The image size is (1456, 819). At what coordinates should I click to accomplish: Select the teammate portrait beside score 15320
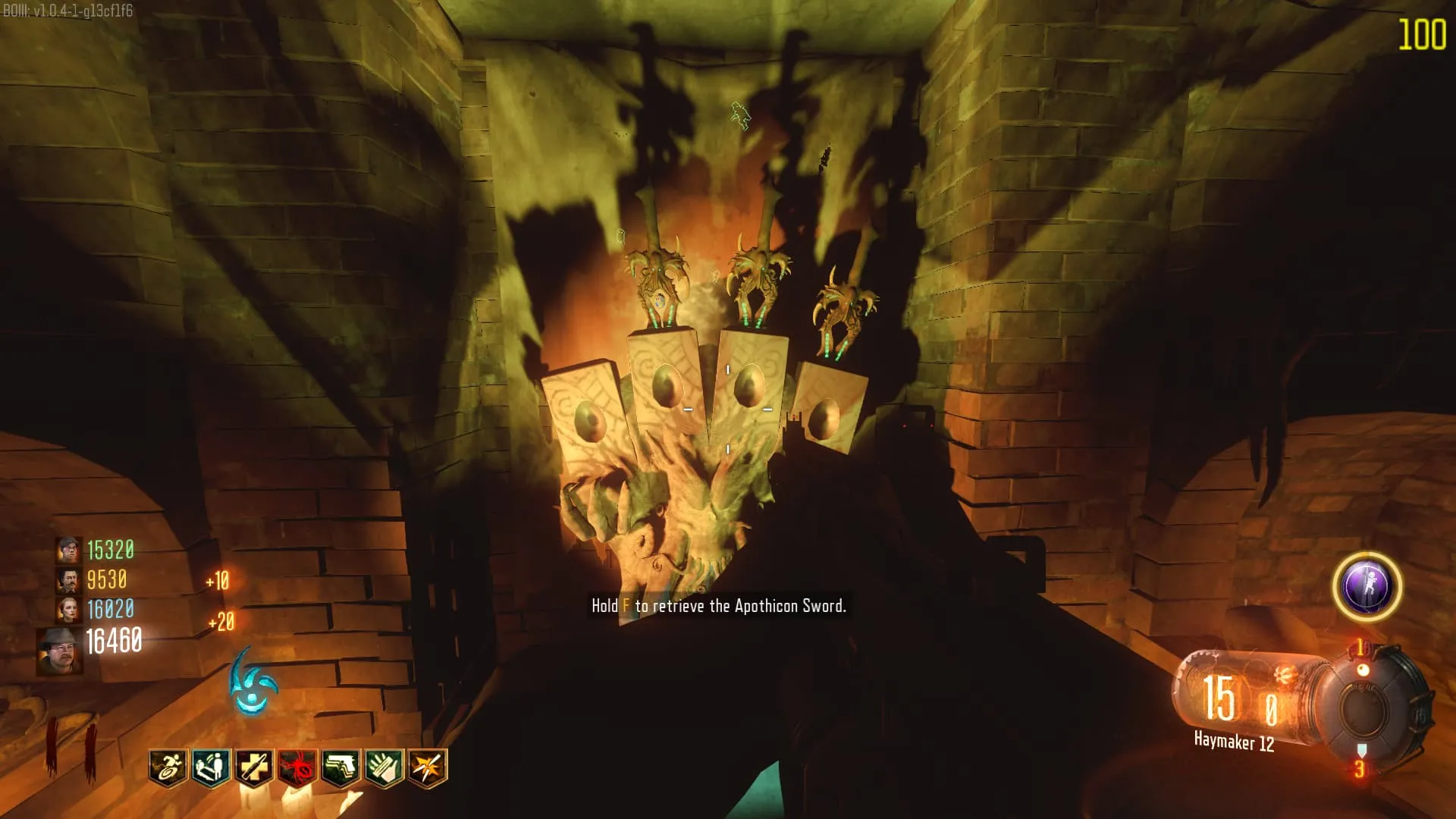coord(68,550)
